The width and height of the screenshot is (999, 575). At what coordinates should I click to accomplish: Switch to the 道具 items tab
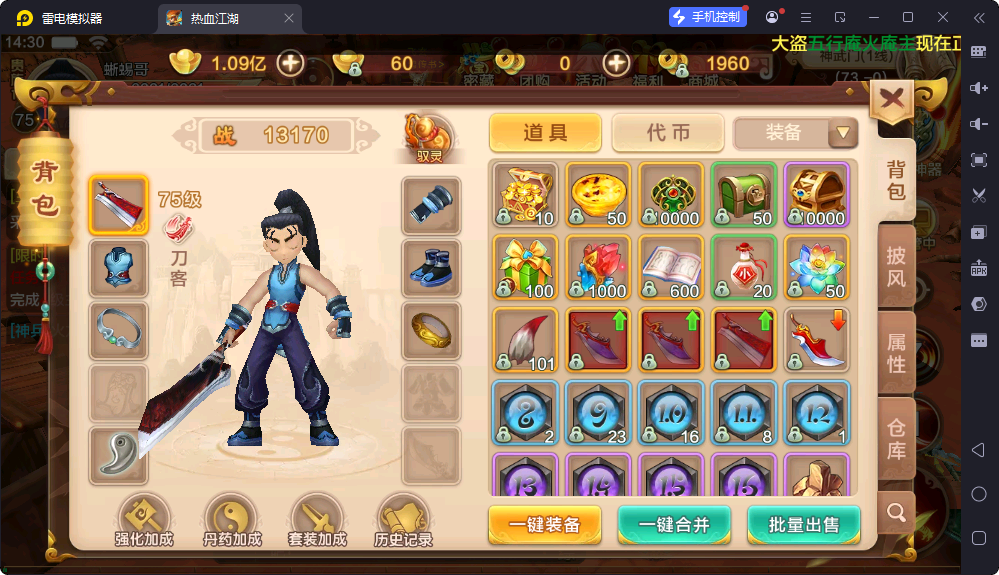[545, 133]
